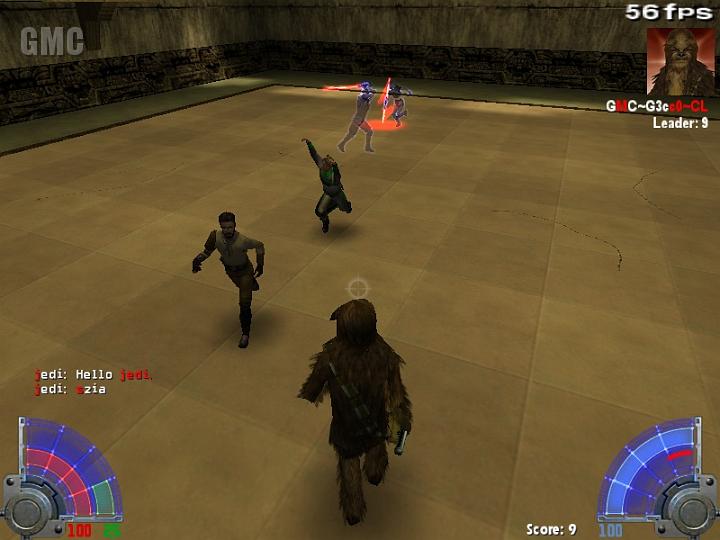Select the "Hello jedi" chat message

click(92, 375)
